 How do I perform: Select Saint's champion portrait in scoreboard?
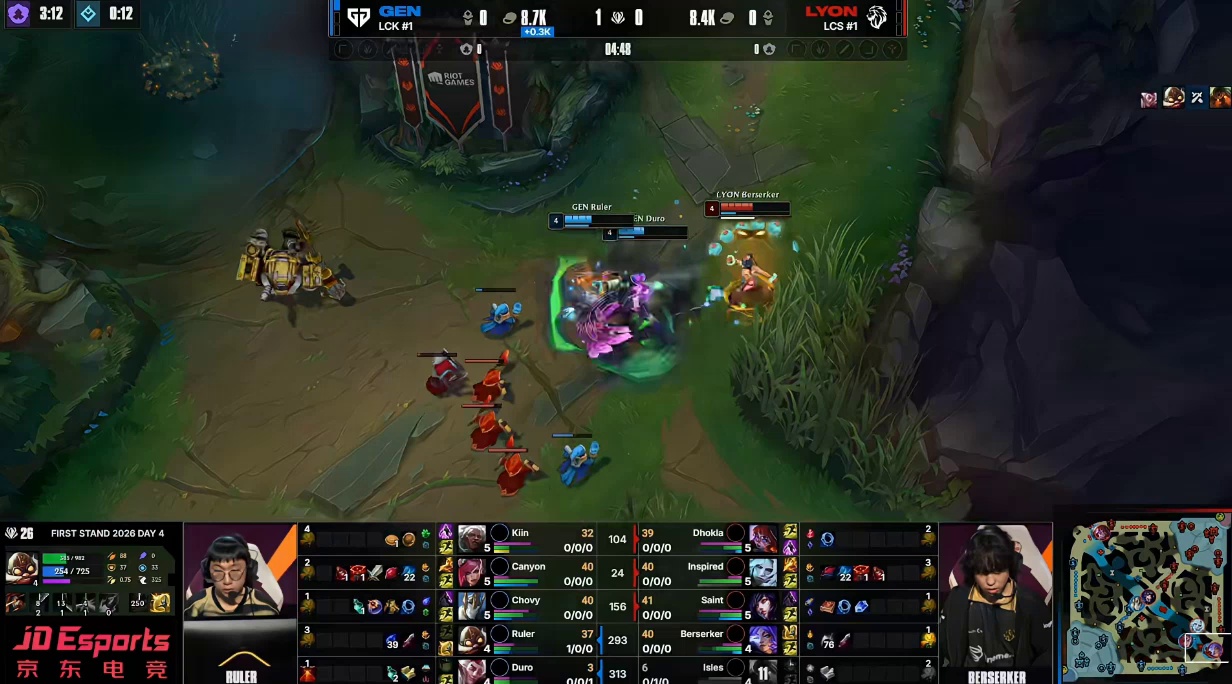[763, 606]
